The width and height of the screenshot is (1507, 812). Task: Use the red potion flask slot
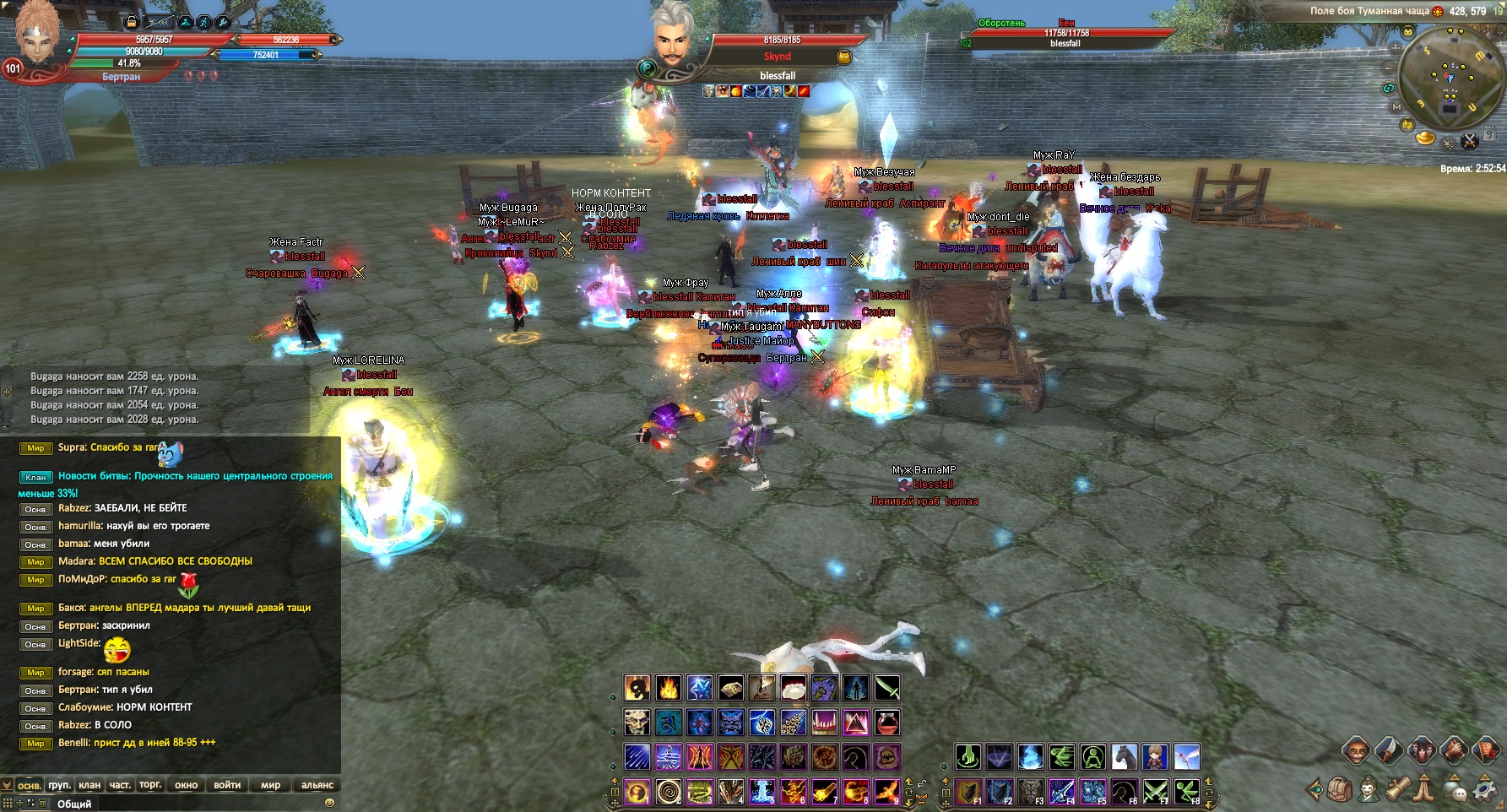click(x=887, y=723)
